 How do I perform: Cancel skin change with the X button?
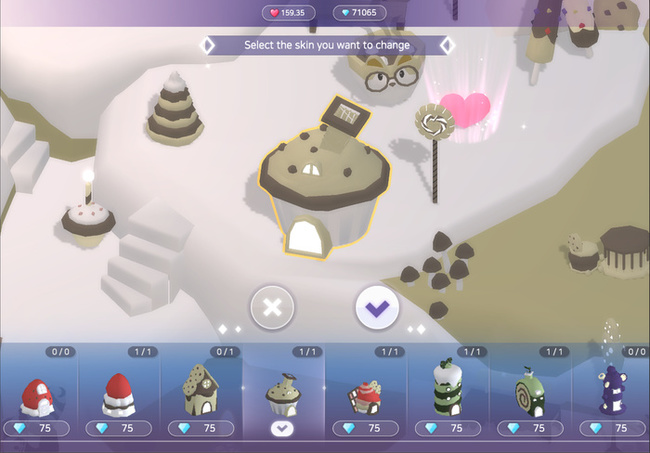271,306
